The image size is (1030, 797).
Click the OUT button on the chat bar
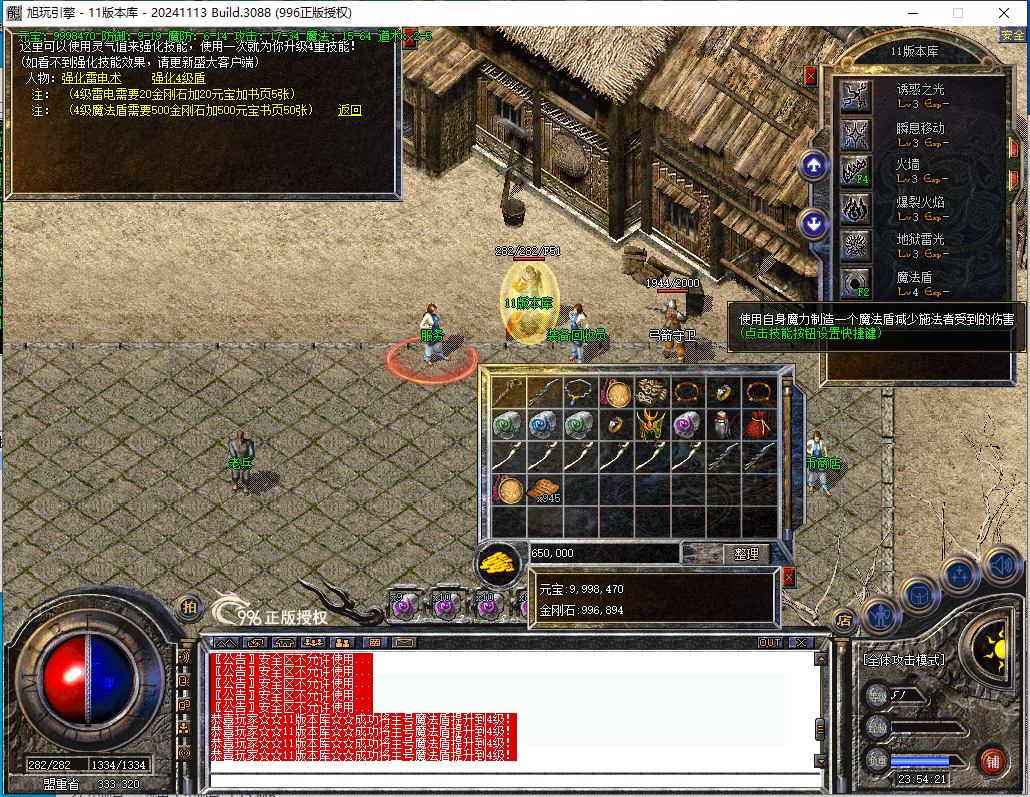click(x=769, y=642)
